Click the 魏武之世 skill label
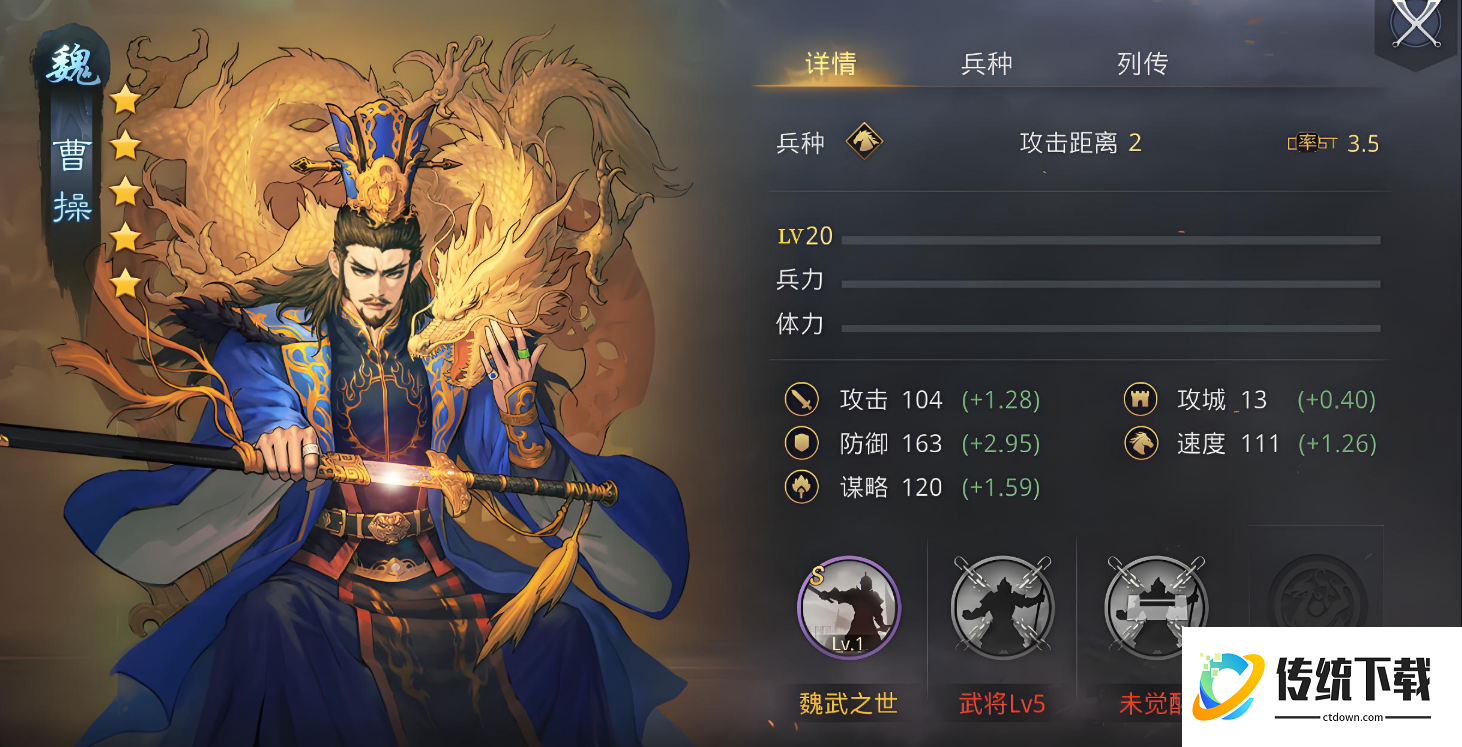 [x=847, y=704]
